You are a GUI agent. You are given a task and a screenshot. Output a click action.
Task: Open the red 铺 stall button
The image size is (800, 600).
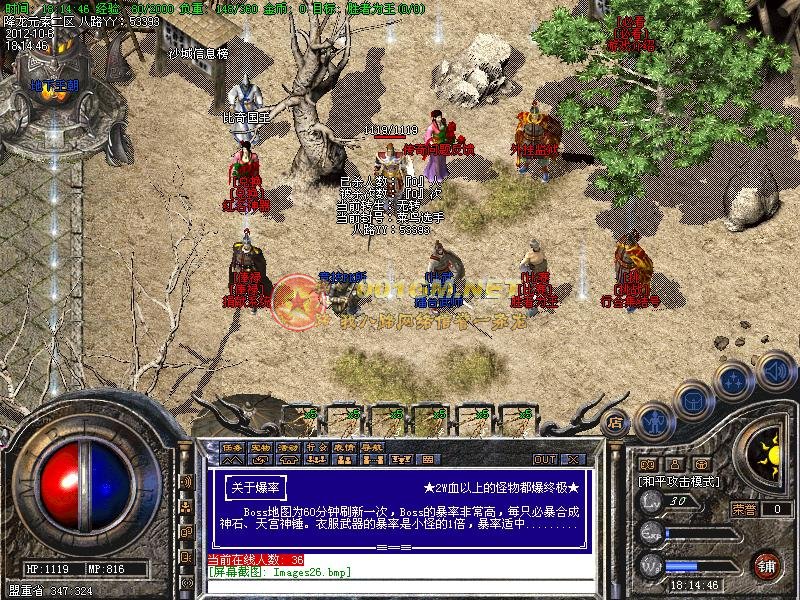tap(768, 564)
